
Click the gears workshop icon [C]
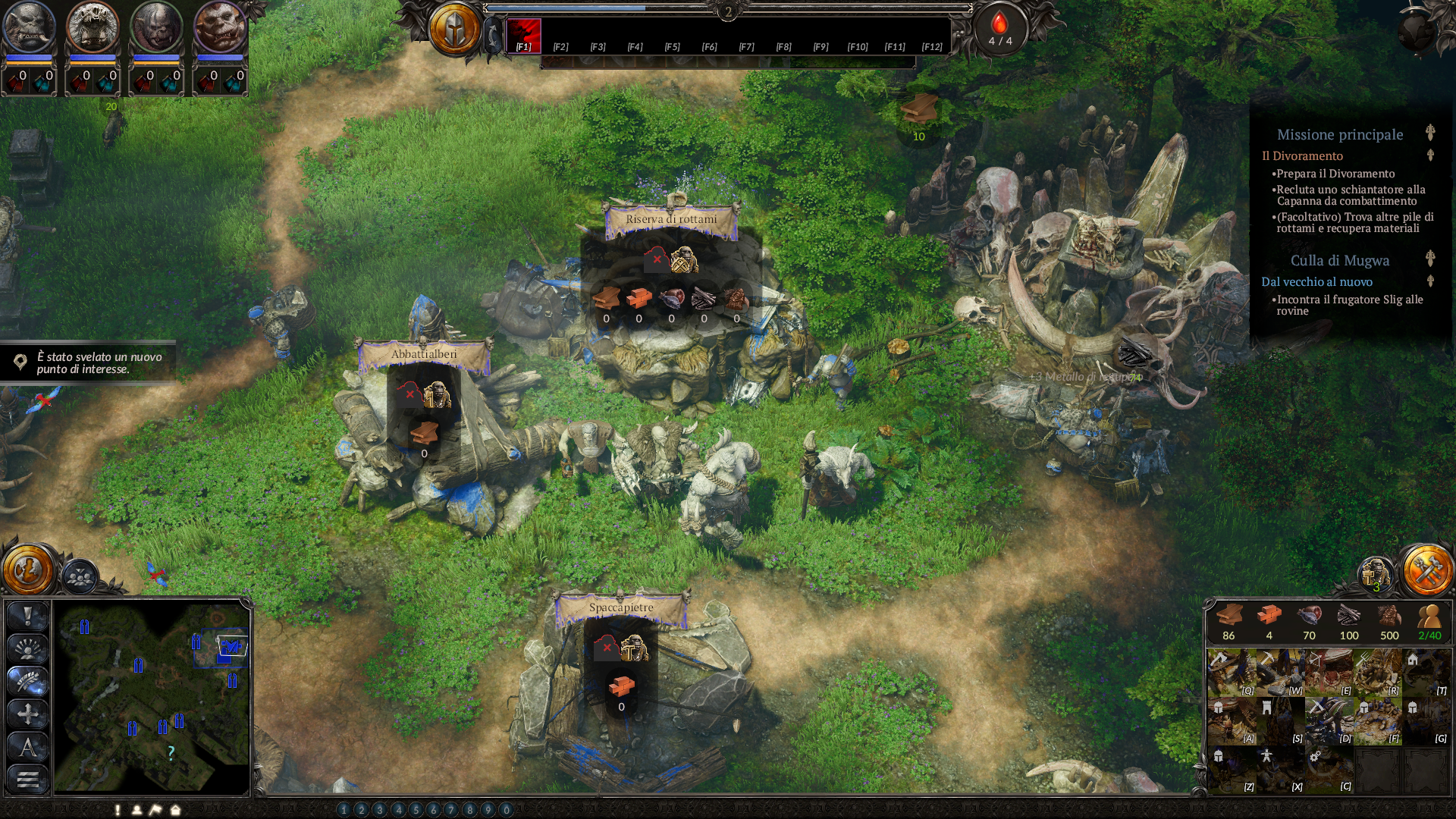[1329, 769]
